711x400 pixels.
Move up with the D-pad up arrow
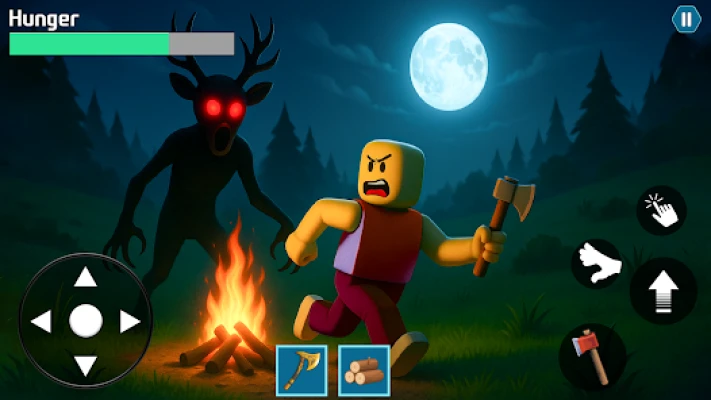pos(86,278)
